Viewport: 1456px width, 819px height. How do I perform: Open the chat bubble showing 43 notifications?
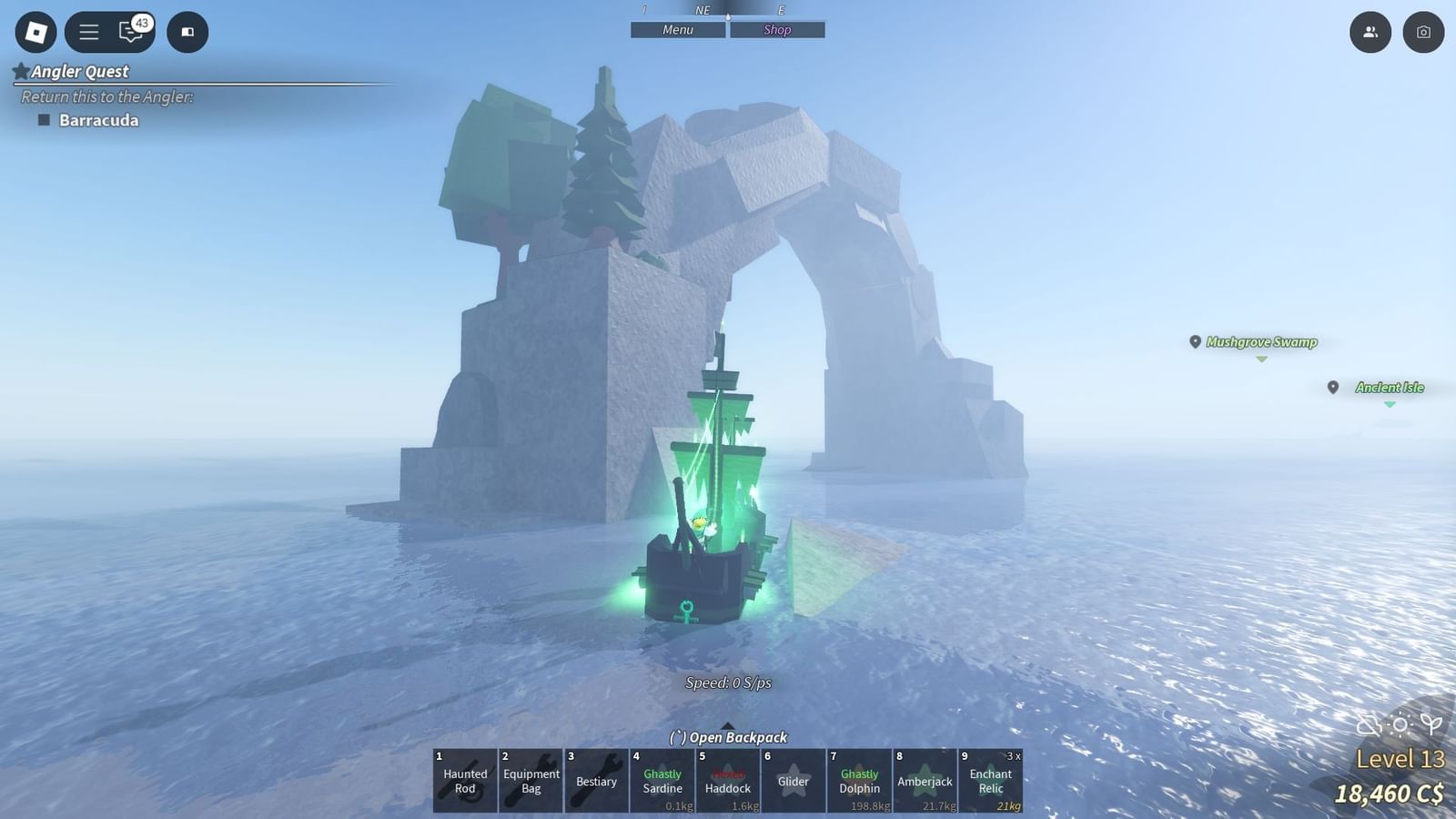130,32
